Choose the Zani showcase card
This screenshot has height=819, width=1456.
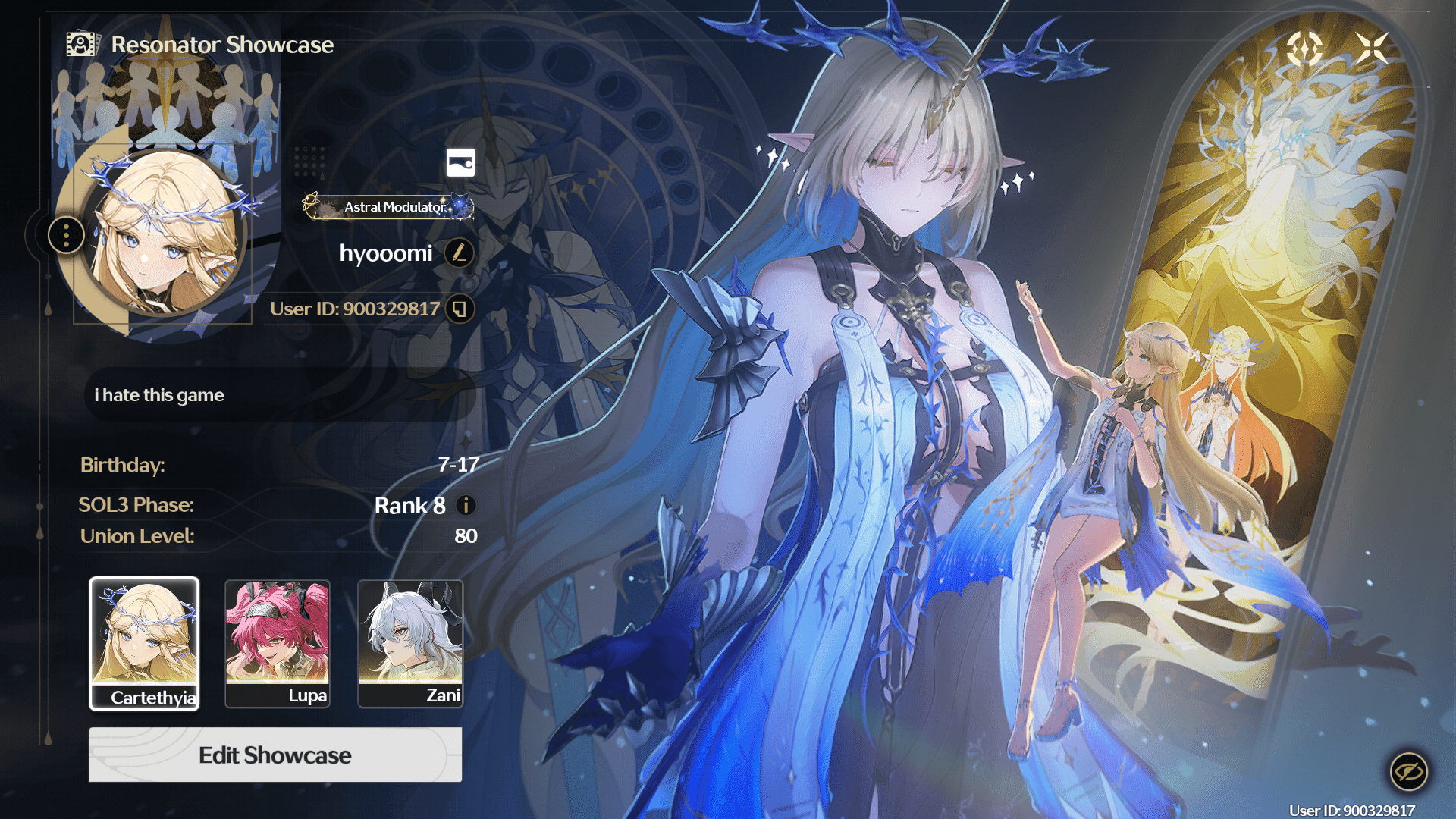pos(410,644)
